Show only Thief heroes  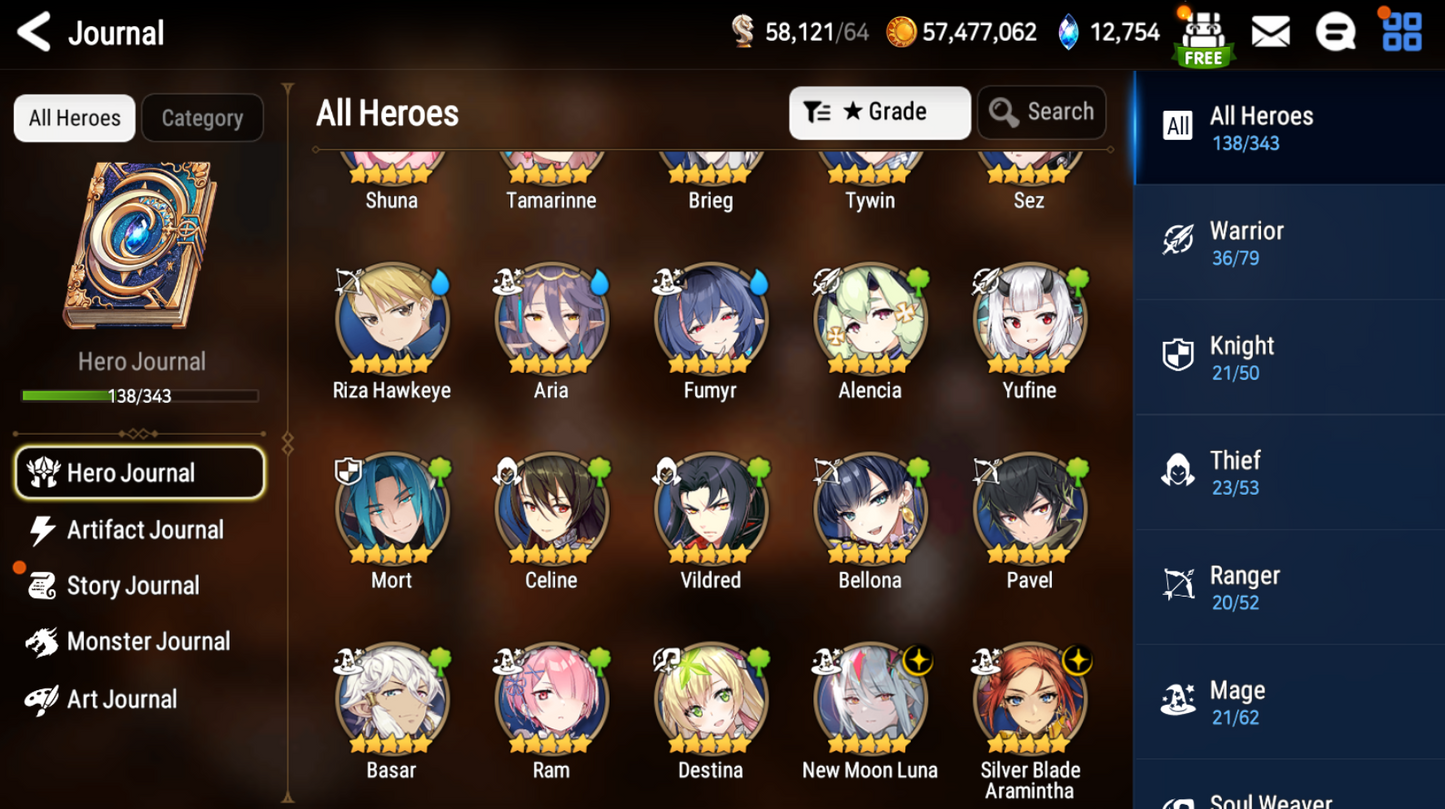pos(1288,473)
